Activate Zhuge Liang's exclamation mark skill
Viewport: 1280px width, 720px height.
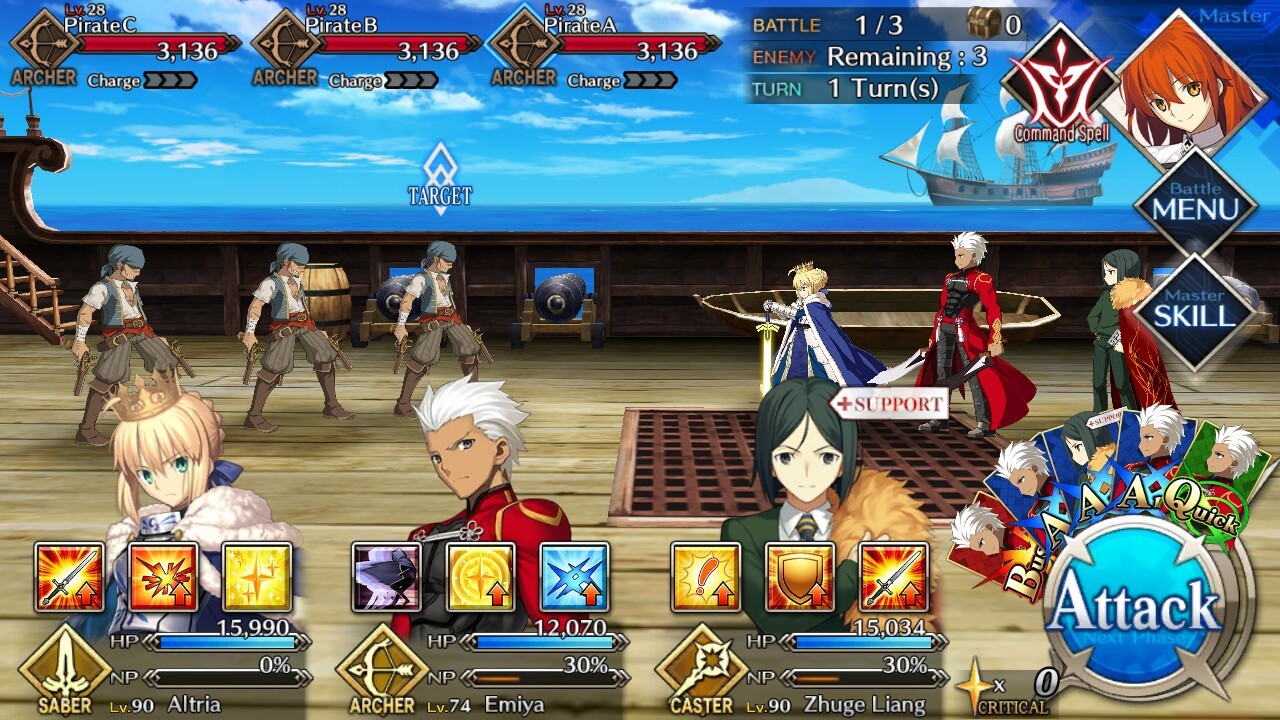706,577
